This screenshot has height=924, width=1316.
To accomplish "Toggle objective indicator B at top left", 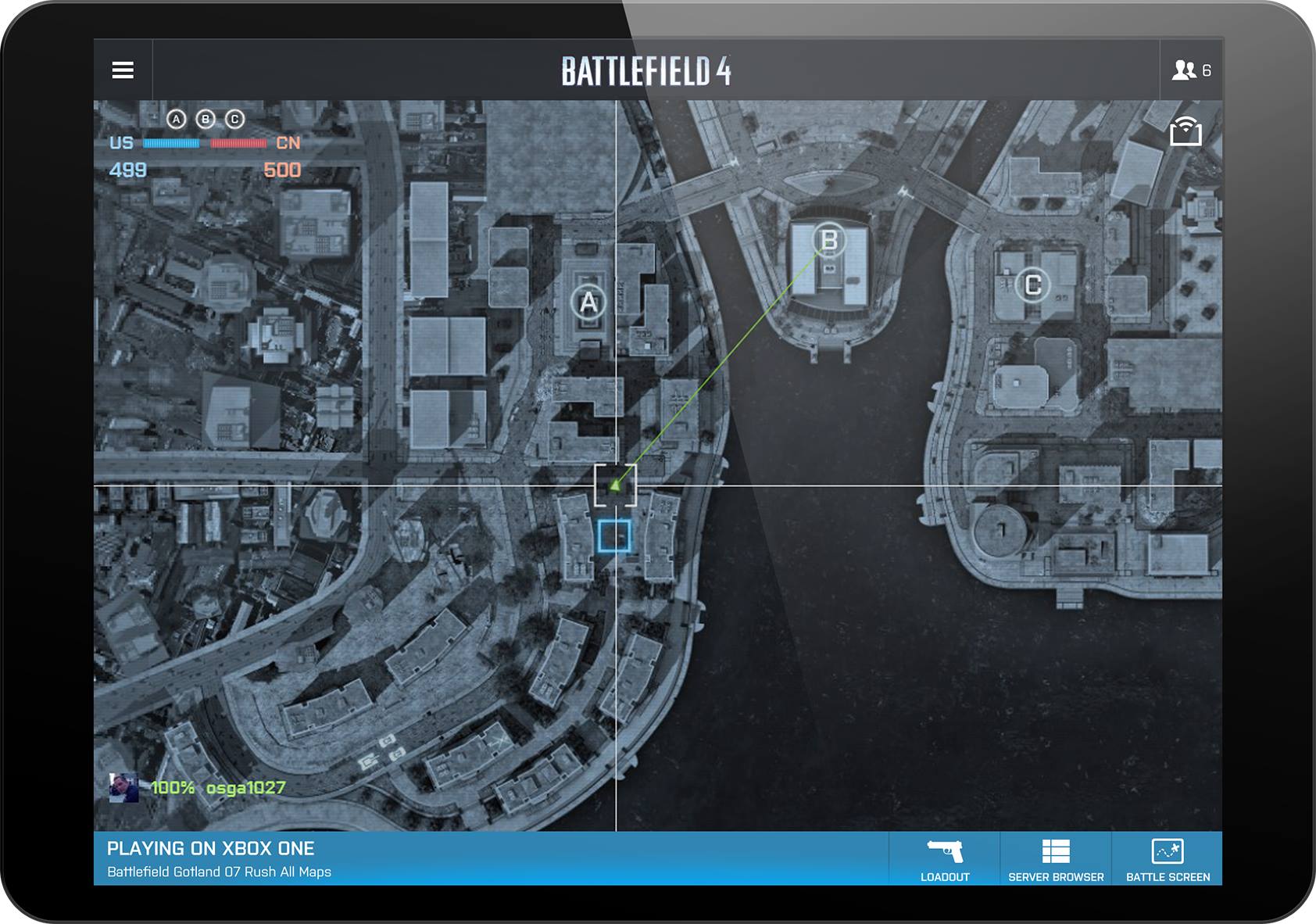I will [206, 120].
